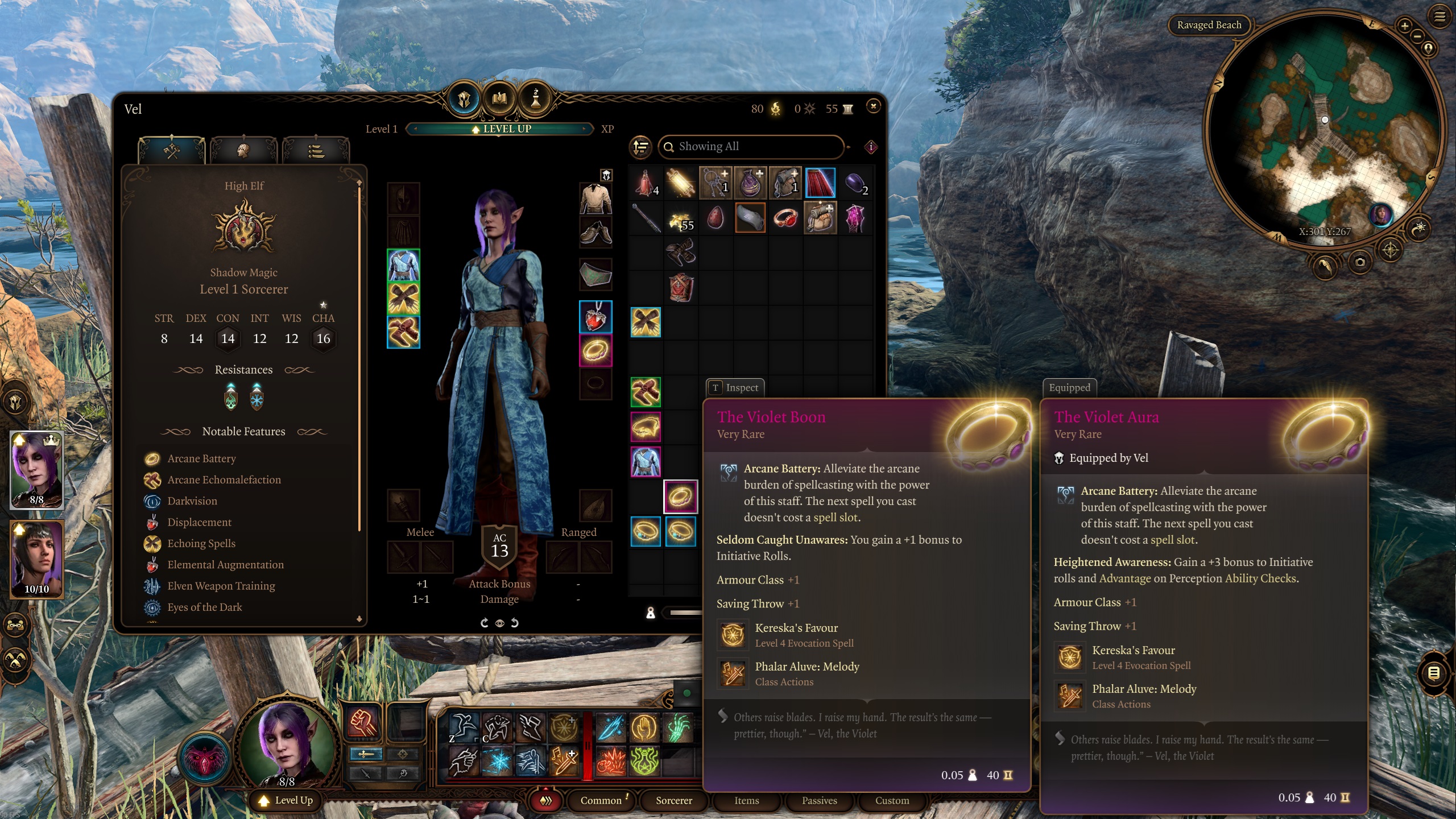Select the red ruby ring in inventory

click(785, 218)
